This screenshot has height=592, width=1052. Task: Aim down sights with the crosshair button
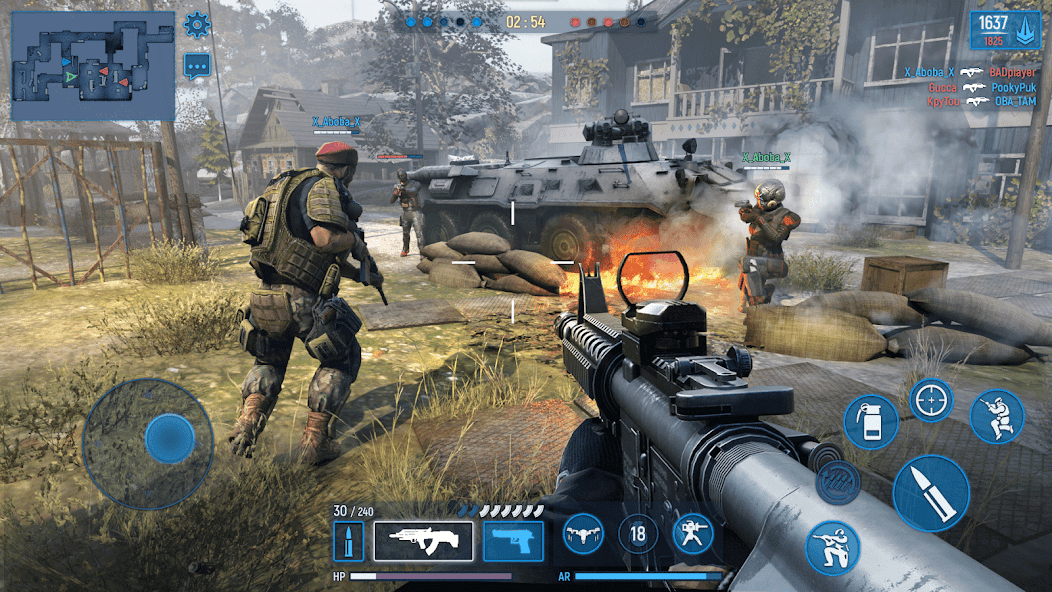[x=931, y=400]
